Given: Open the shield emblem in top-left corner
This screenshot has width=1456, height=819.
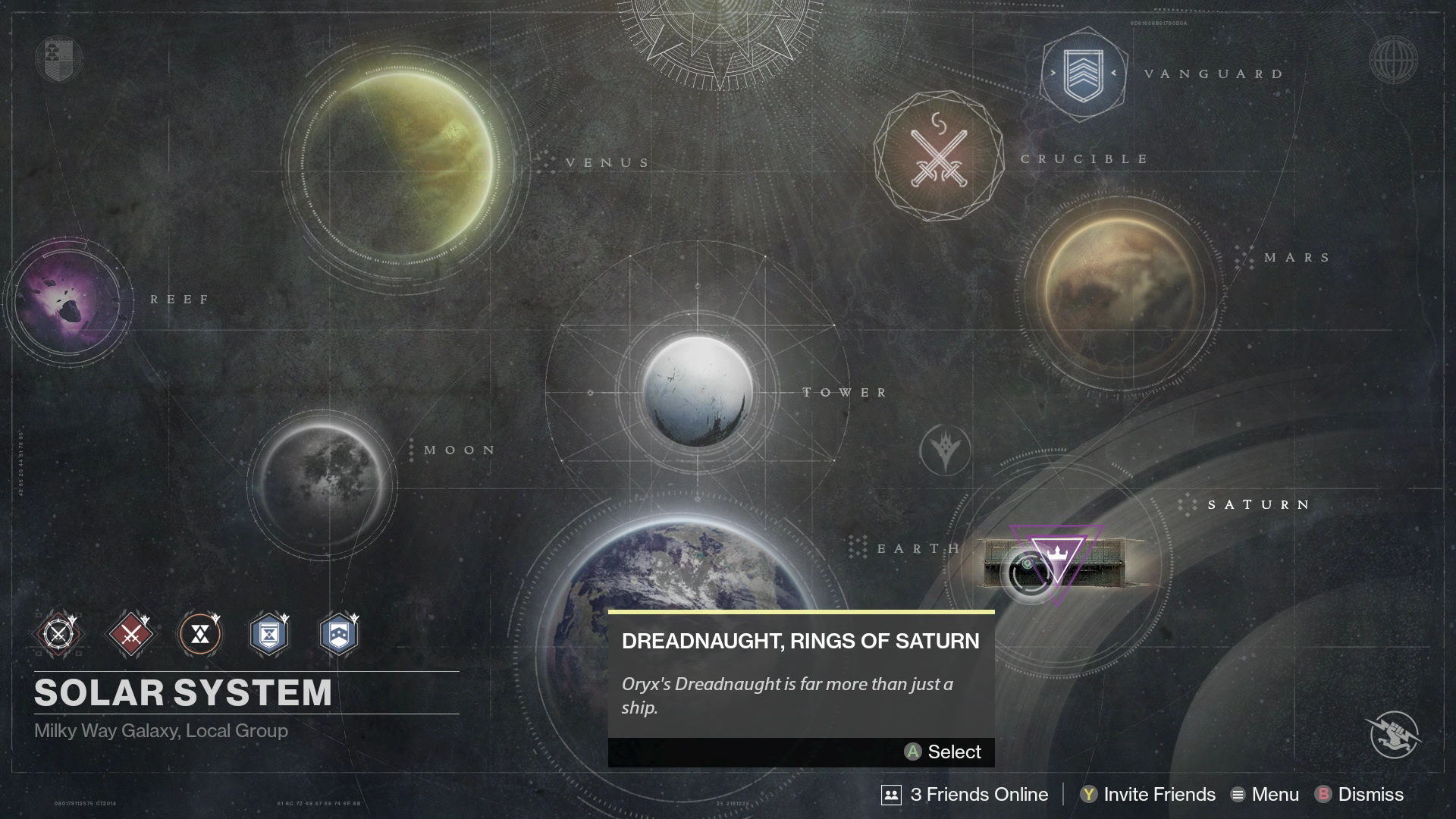Looking at the screenshot, I should tap(58, 59).
